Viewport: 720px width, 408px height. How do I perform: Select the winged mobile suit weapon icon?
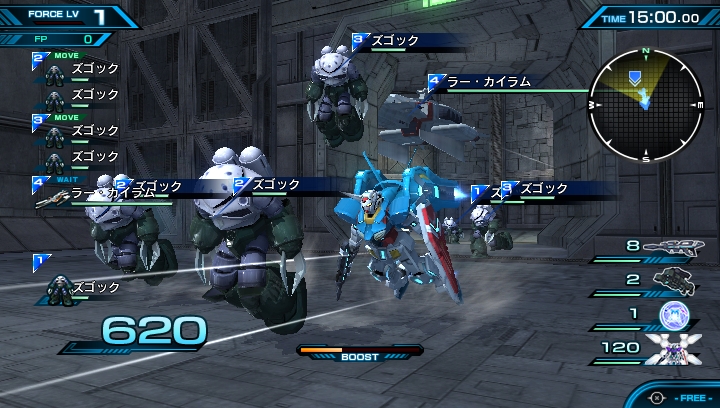672,349
